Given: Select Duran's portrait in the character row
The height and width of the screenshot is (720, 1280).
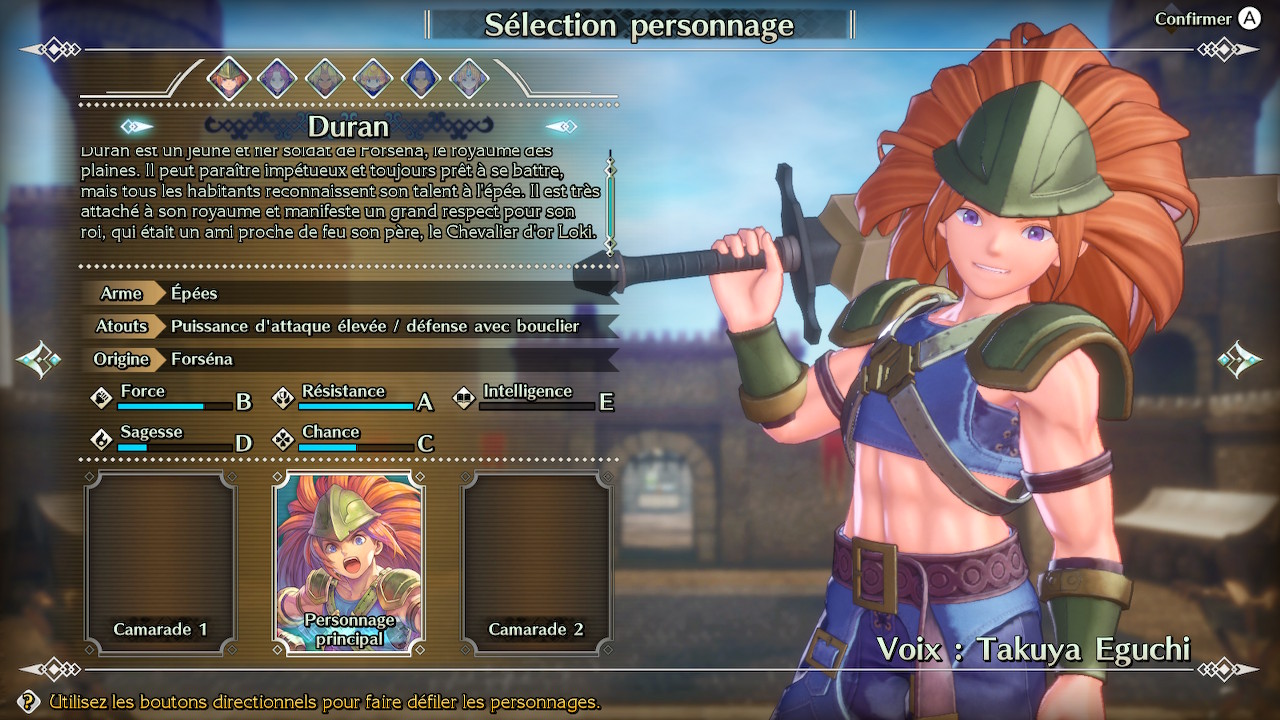Looking at the screenshot, I should pos(228,78).
